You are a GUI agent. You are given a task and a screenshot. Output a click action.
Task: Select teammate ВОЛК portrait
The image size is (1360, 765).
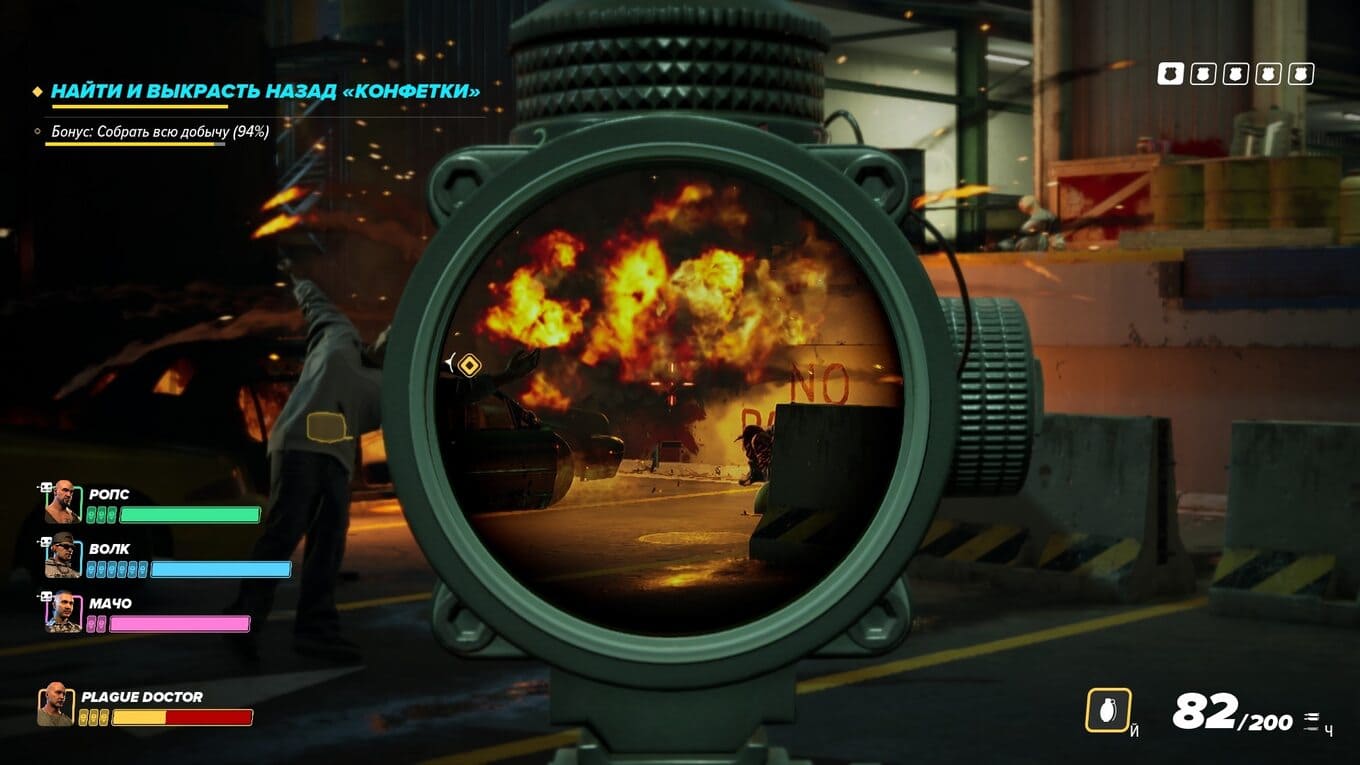click(62, 556)
